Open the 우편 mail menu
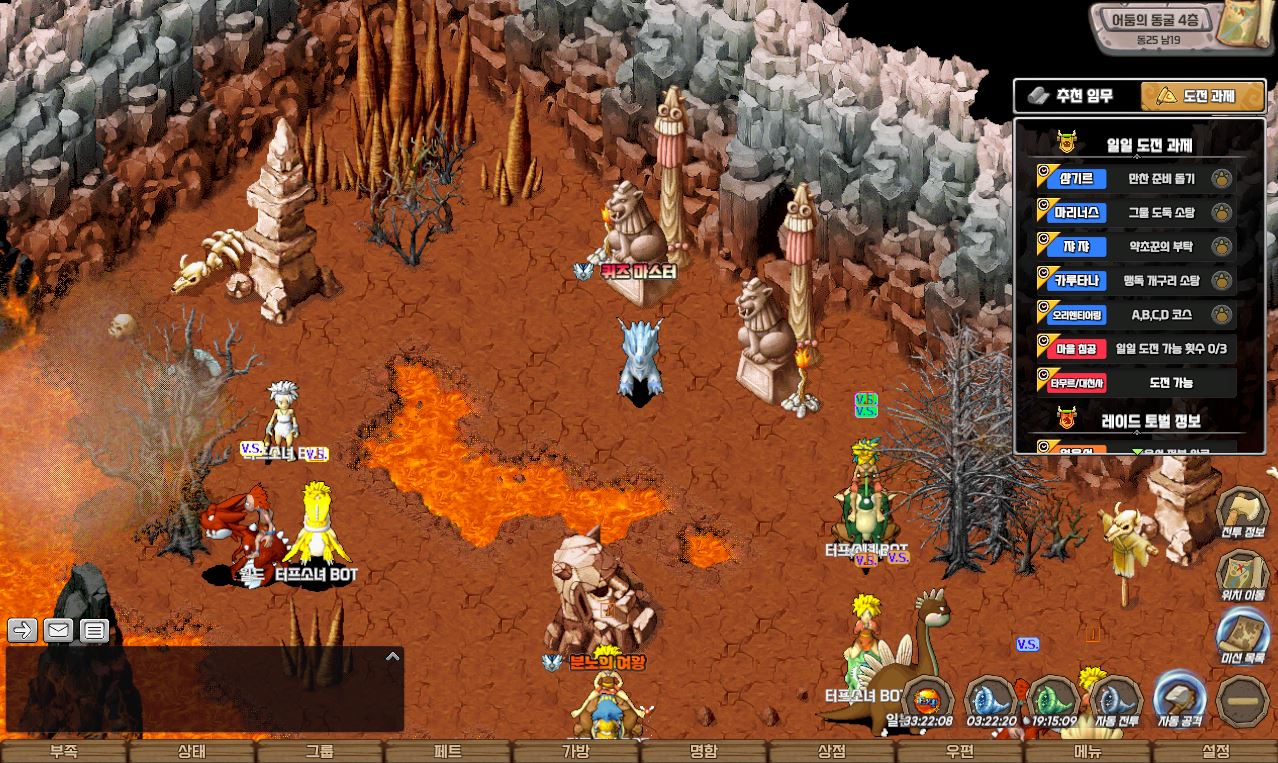 (x=960, y=752)
